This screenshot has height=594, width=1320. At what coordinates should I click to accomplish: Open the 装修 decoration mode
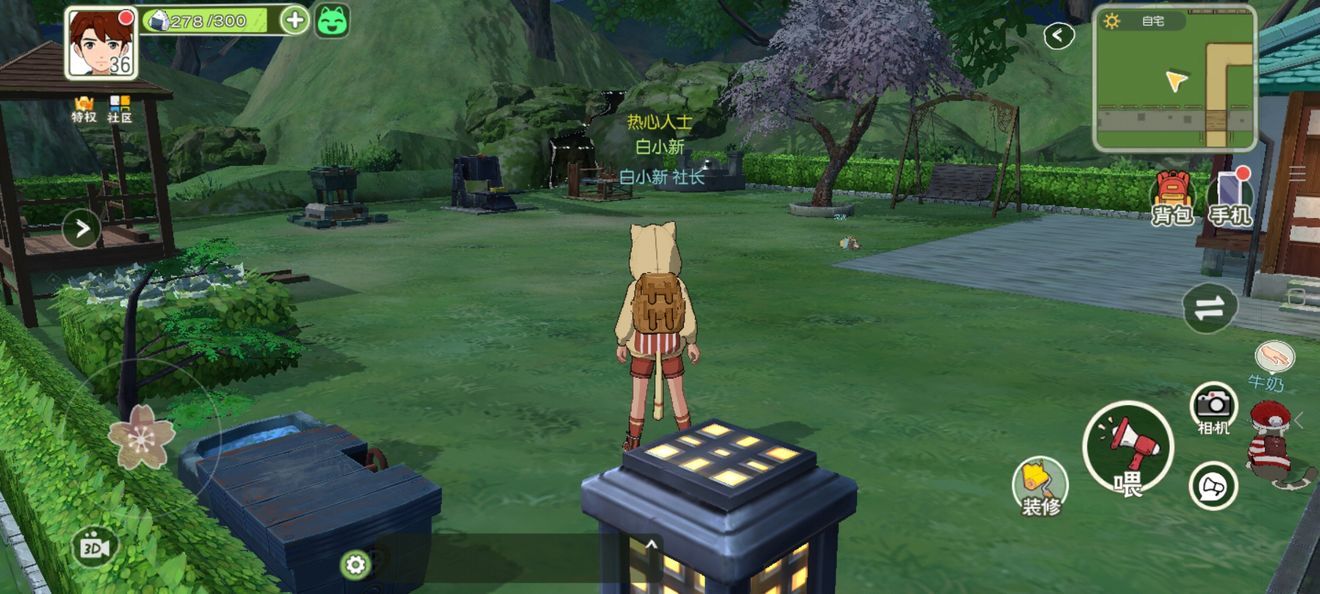click(x=1040, y=484)
